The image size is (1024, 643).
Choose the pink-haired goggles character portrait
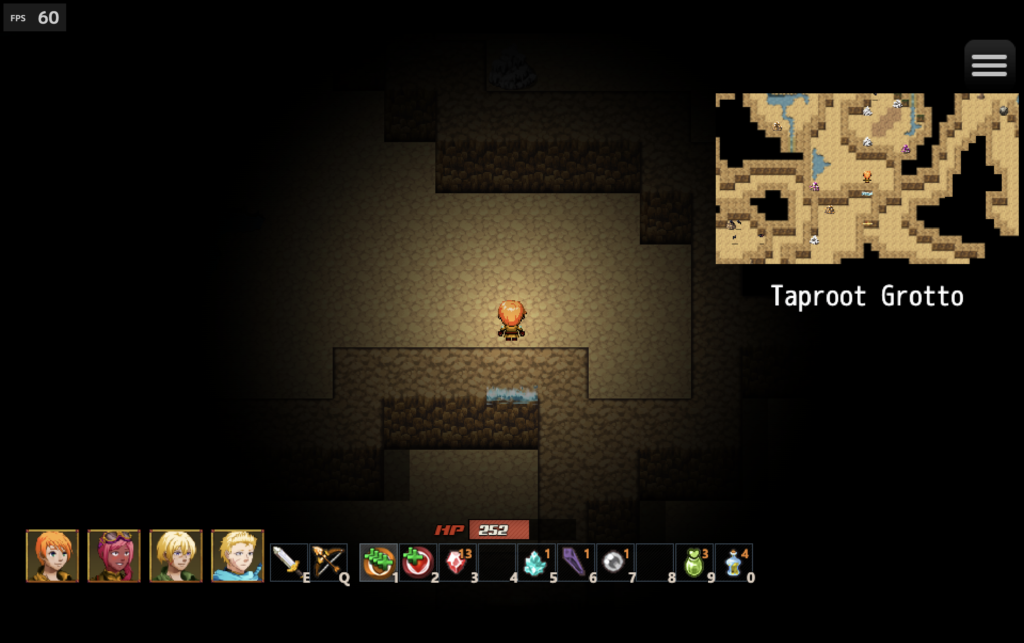click(114, 556)
